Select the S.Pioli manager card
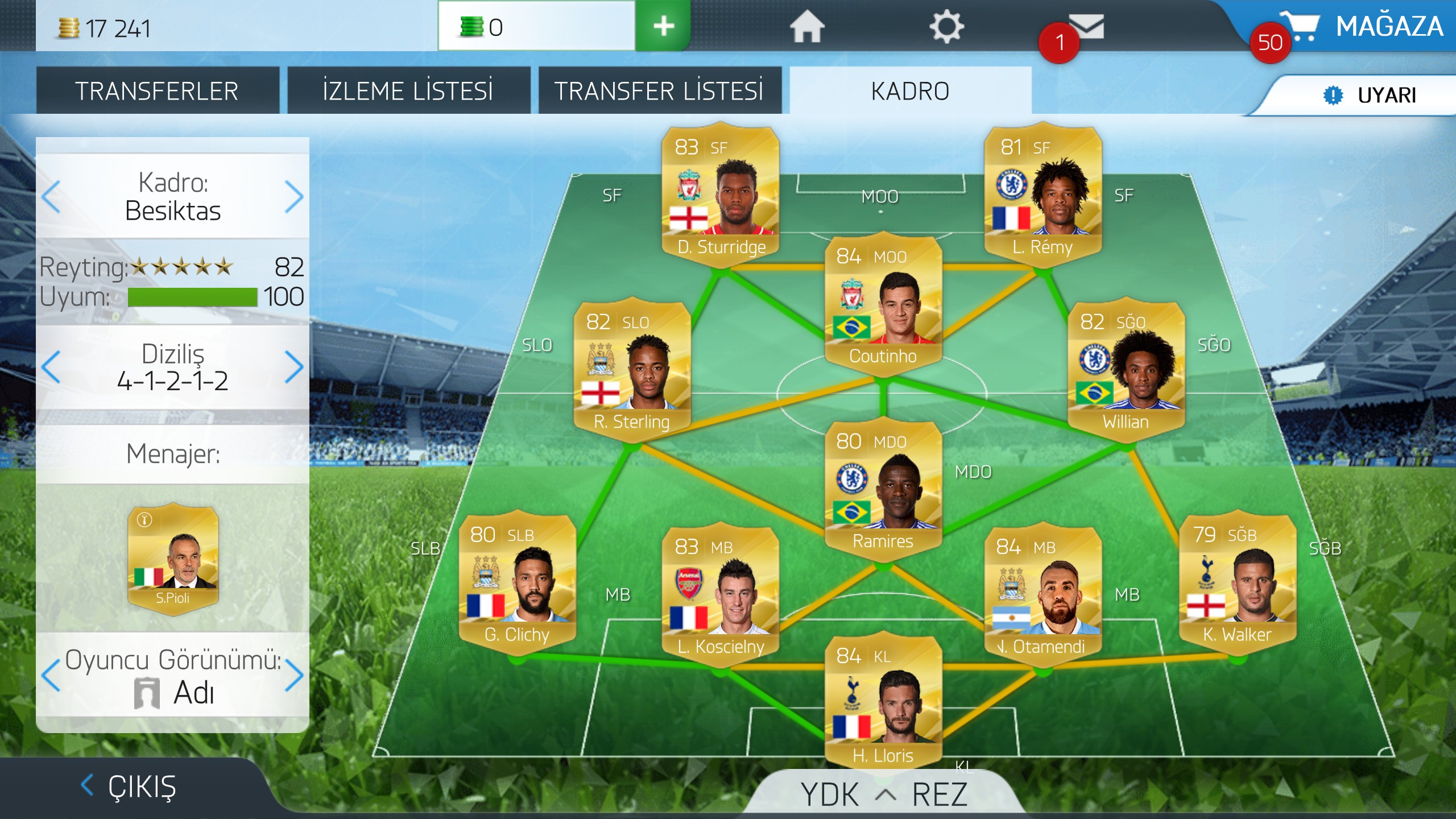1456x819 pixels. click(x=173, y=559)
